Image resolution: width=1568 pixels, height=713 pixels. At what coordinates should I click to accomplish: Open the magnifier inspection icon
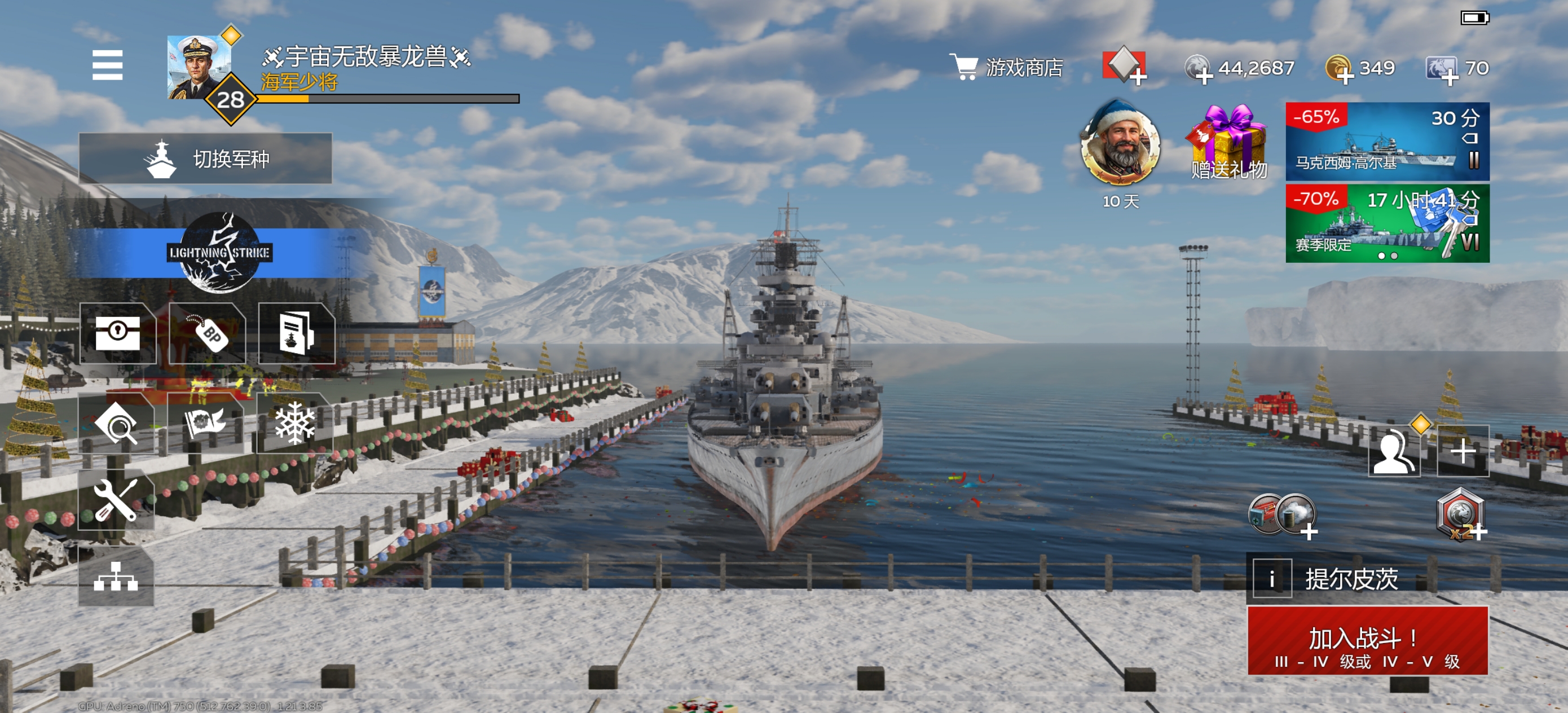(x=116, y=424)
